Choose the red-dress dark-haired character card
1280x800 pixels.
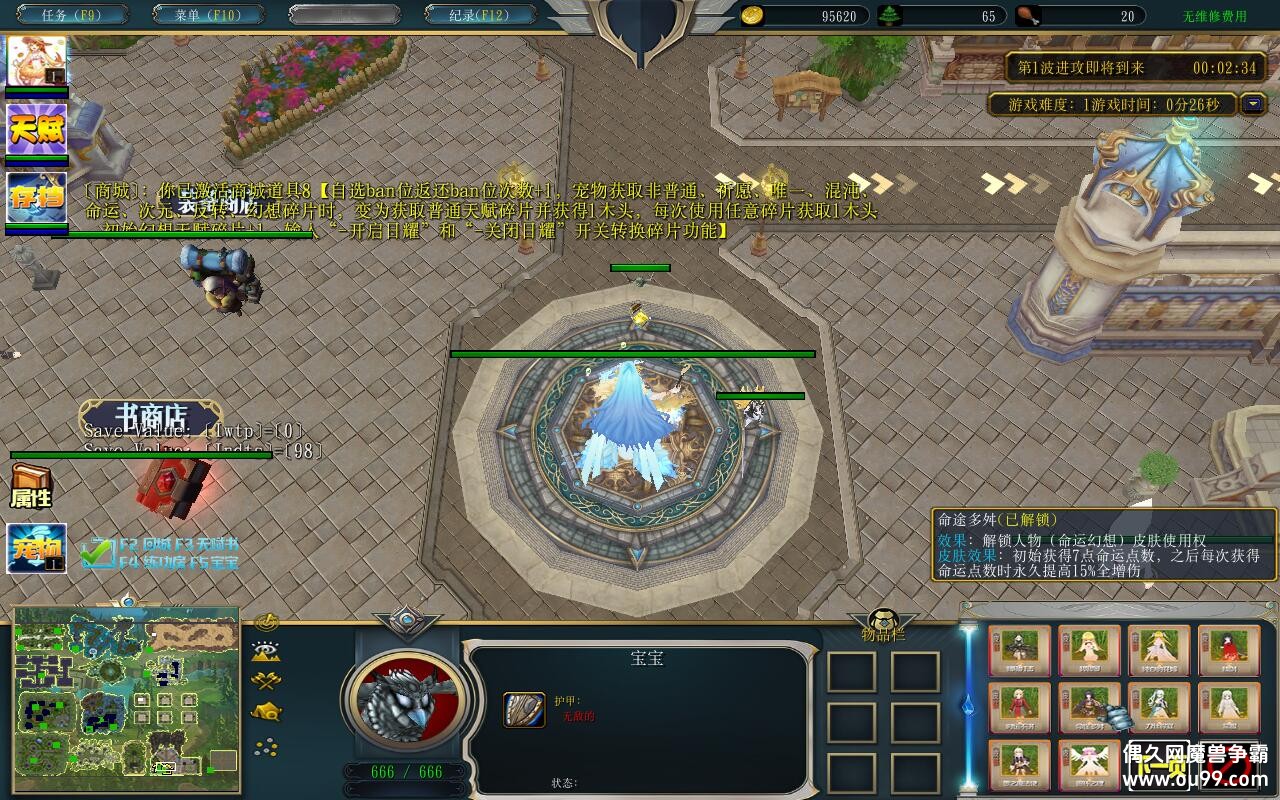click(1229, 651)
